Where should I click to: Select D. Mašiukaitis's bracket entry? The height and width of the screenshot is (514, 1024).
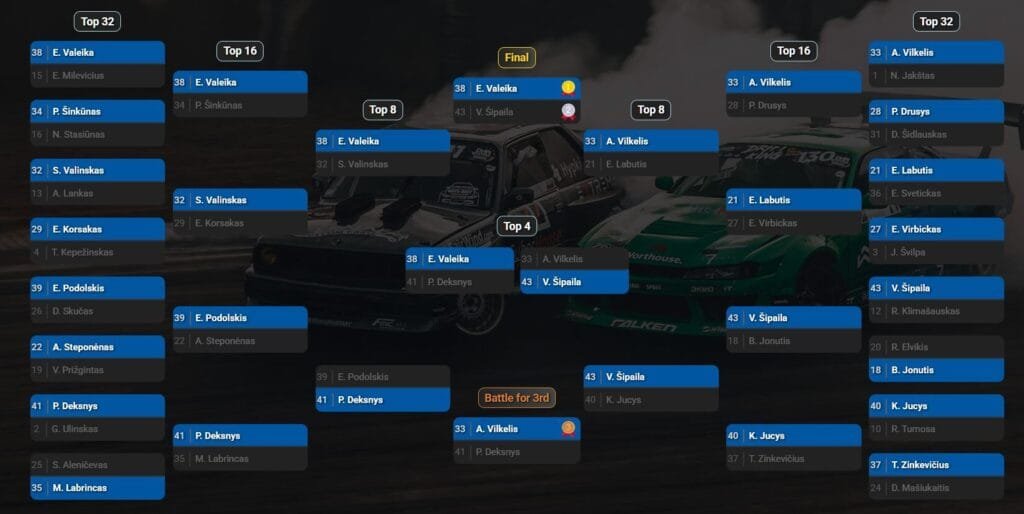[936, 488]
